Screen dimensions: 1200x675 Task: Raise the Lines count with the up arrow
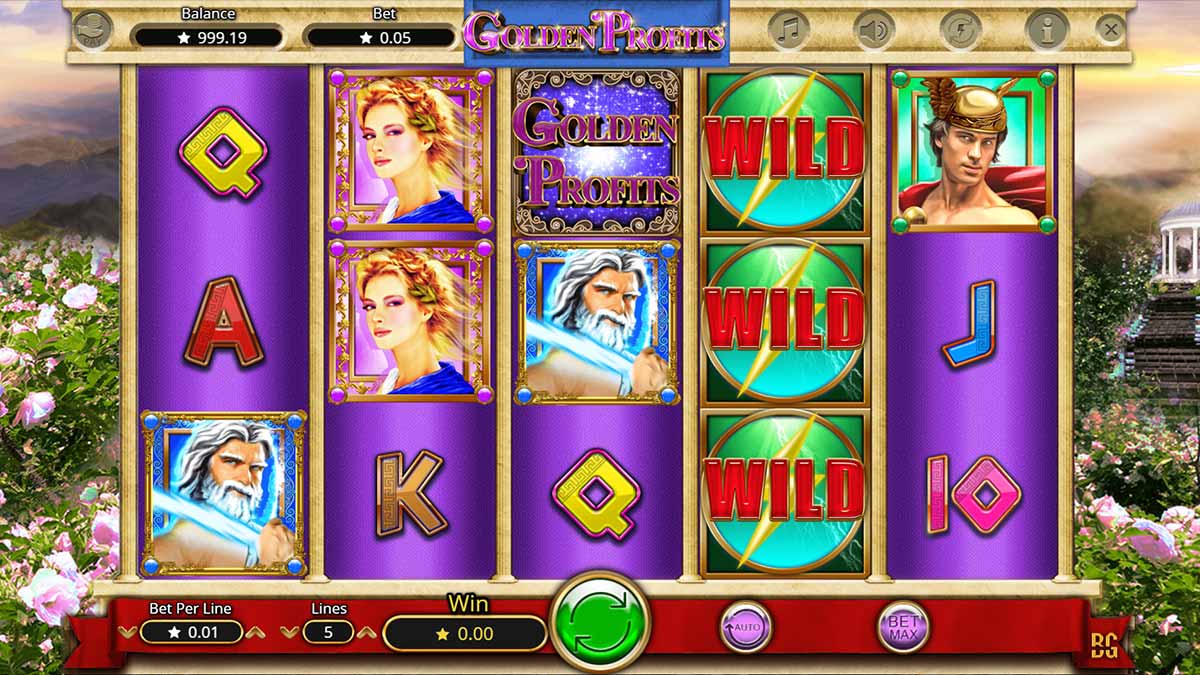click(x=366, y=632)
